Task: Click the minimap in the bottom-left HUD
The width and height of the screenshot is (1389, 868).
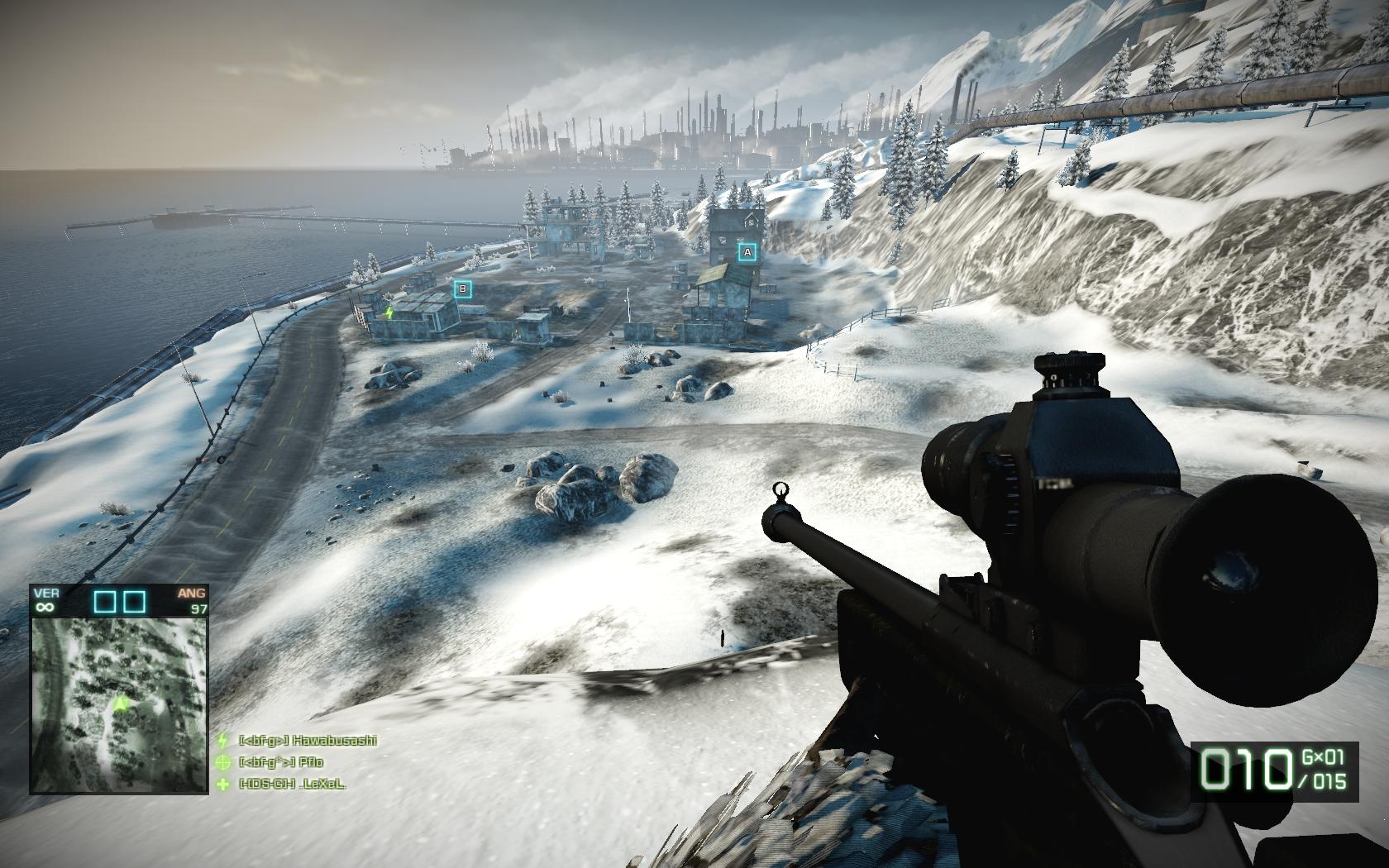Action: pyautogui.click(x=119, y=705)
